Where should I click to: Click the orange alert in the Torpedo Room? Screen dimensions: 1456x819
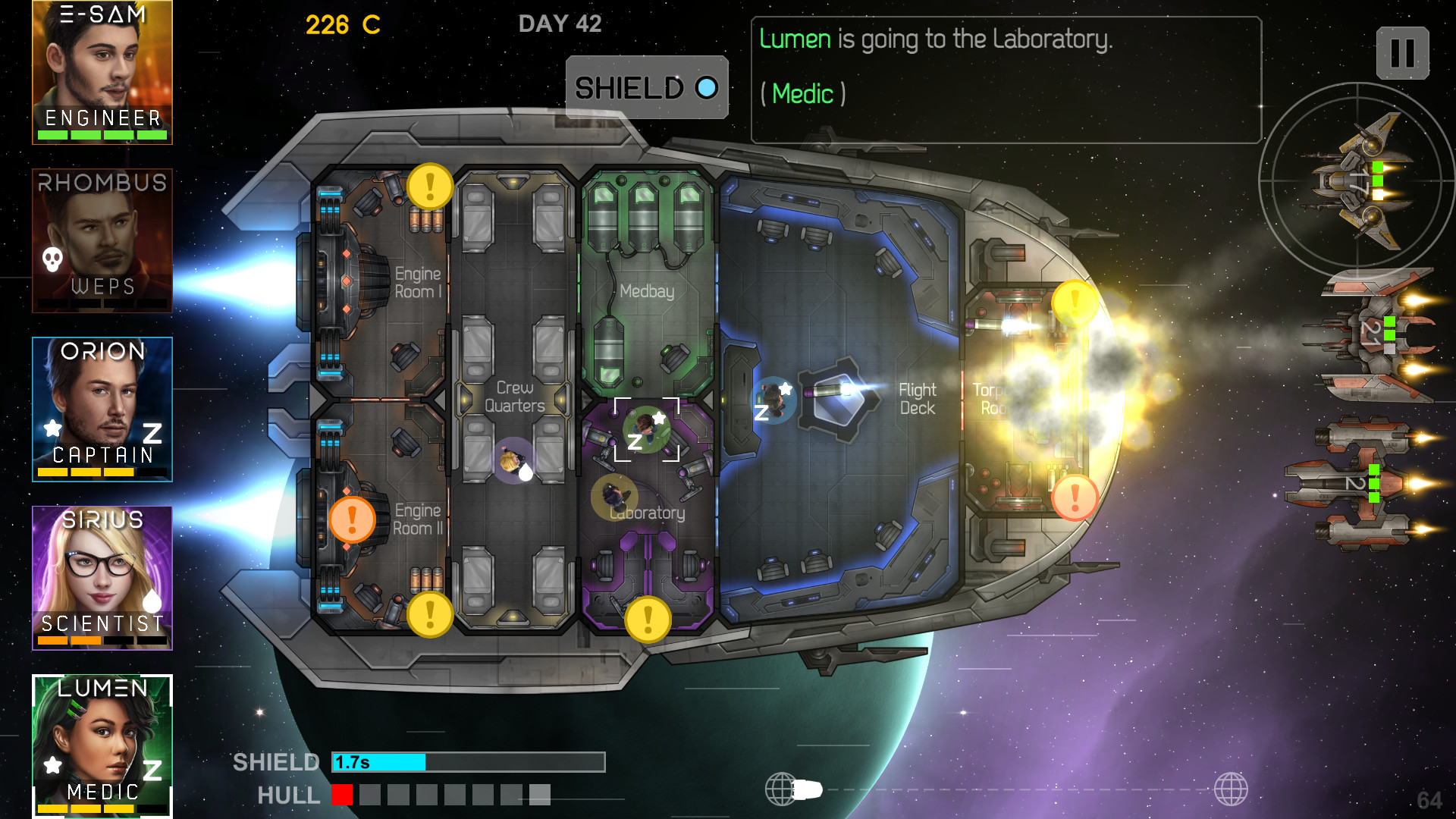click(1075, 497)
